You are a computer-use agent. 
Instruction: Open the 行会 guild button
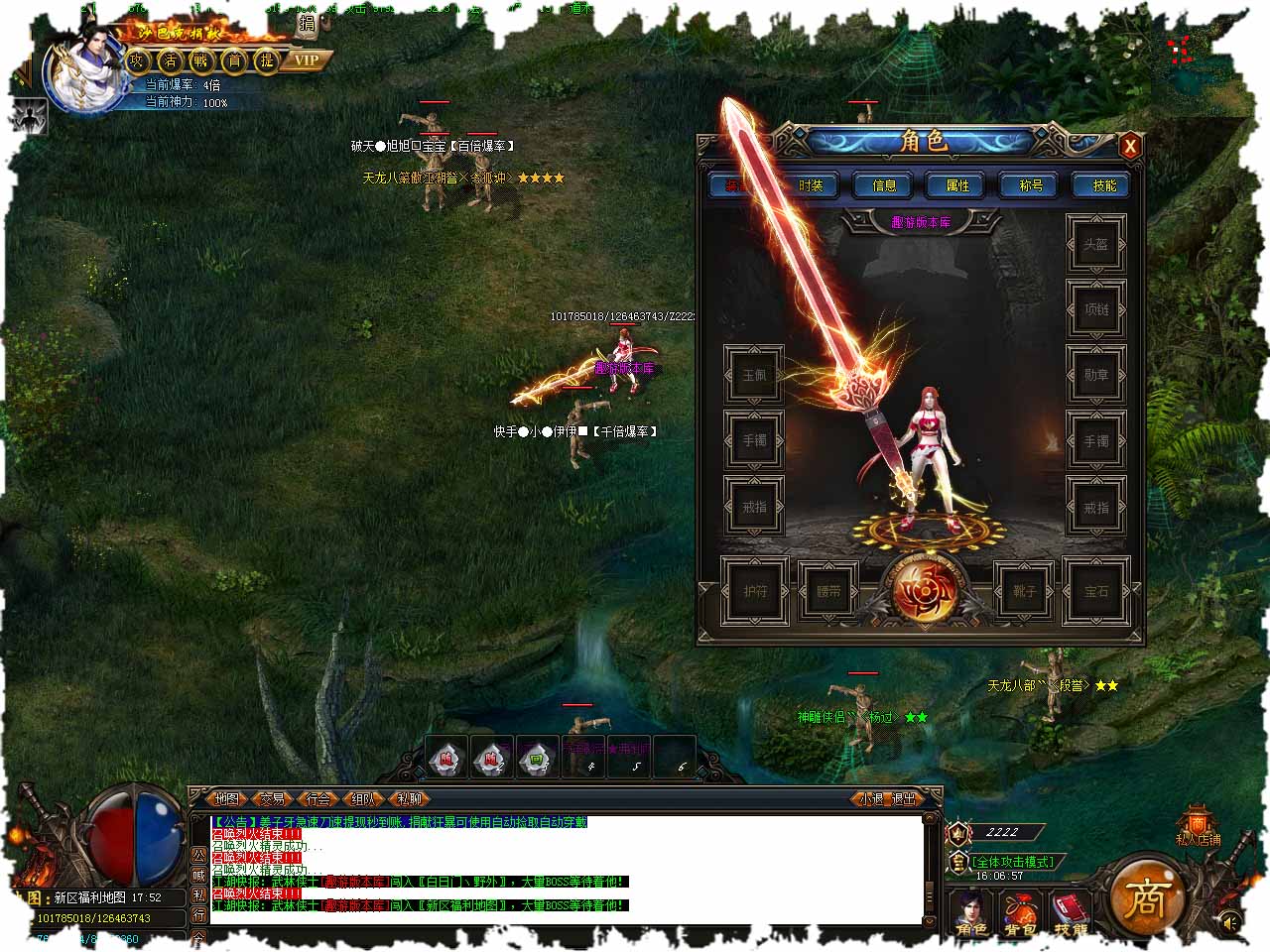[x=318, y=798]
